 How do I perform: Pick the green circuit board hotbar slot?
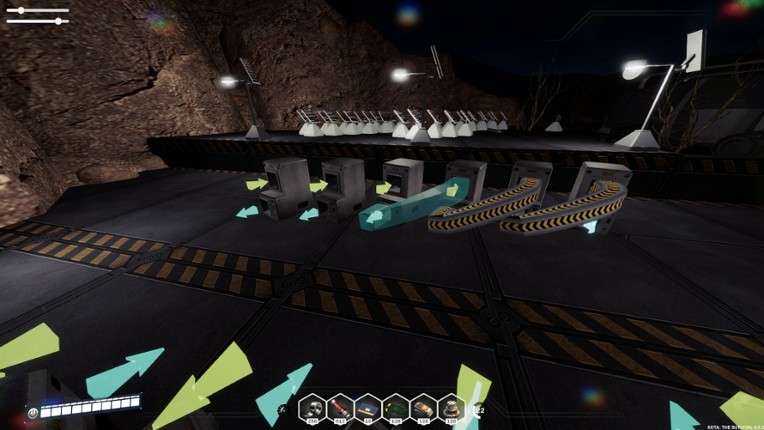397,407
